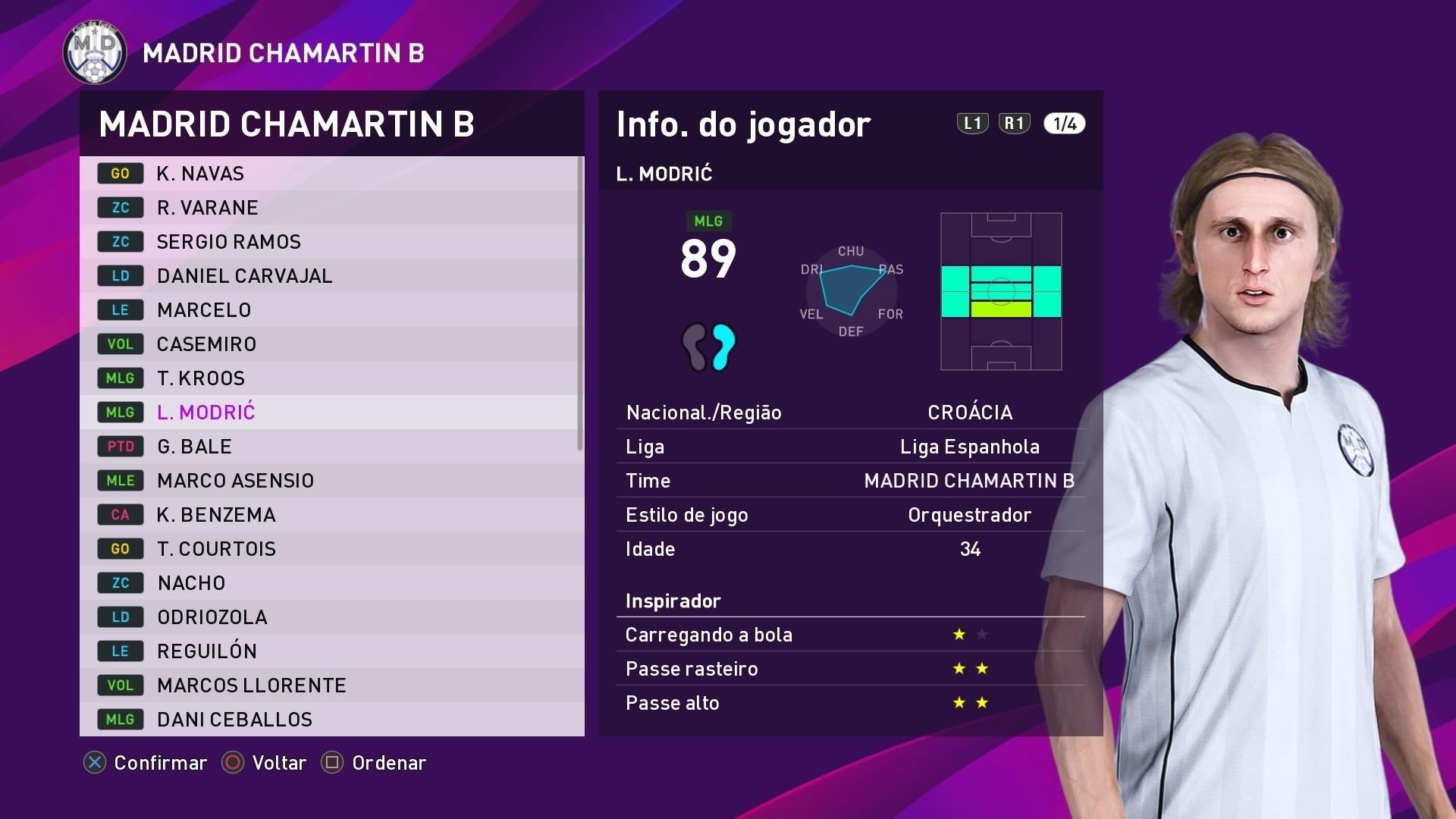Viewport: 1456px width, 819px height.
Task: Click the PTD position badge for G. Bale
Action: (120, 446)
